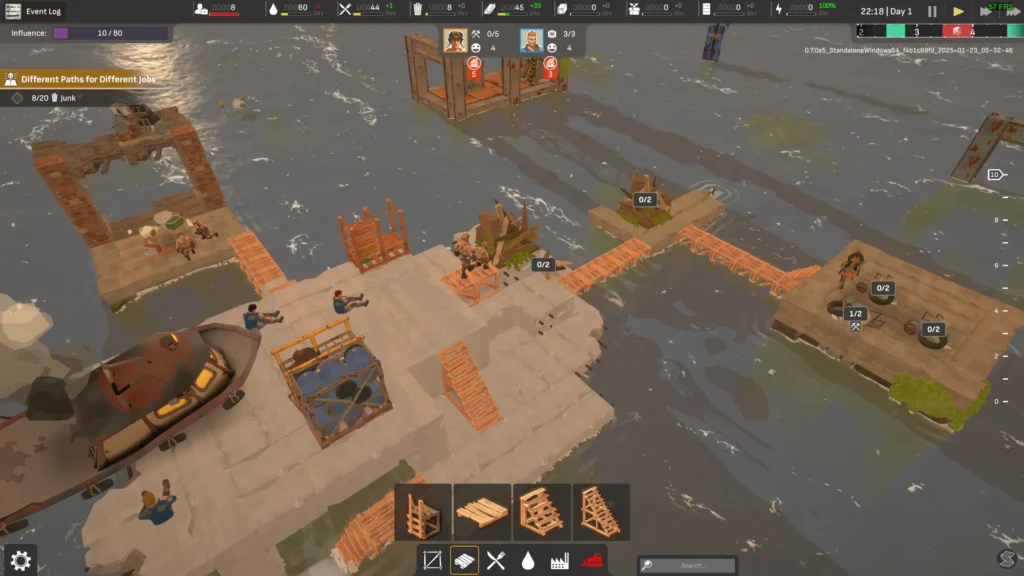Open the zoning square category
This screenshot has height=576, width=1024.
tap(432, 560)
